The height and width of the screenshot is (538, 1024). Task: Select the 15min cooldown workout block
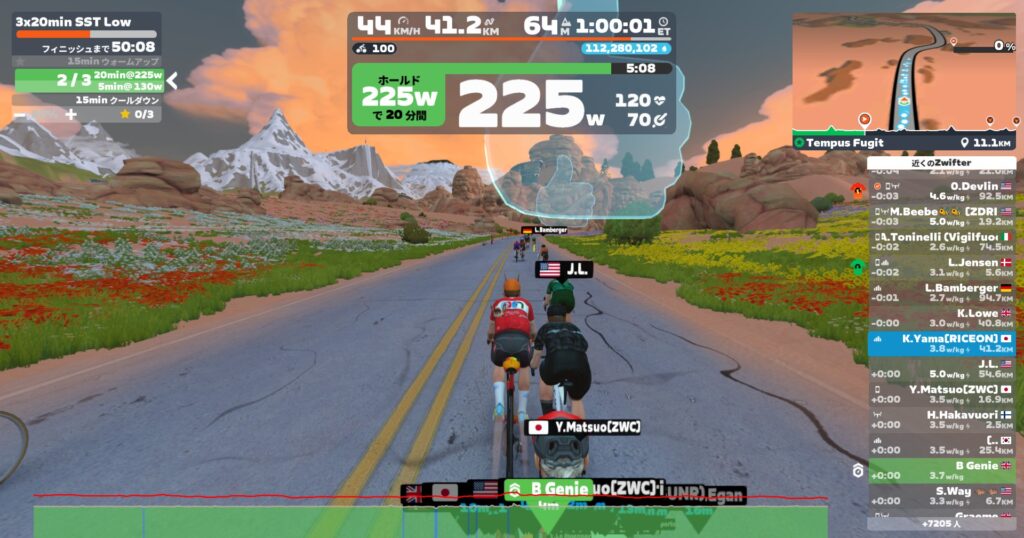click(88, 99)
